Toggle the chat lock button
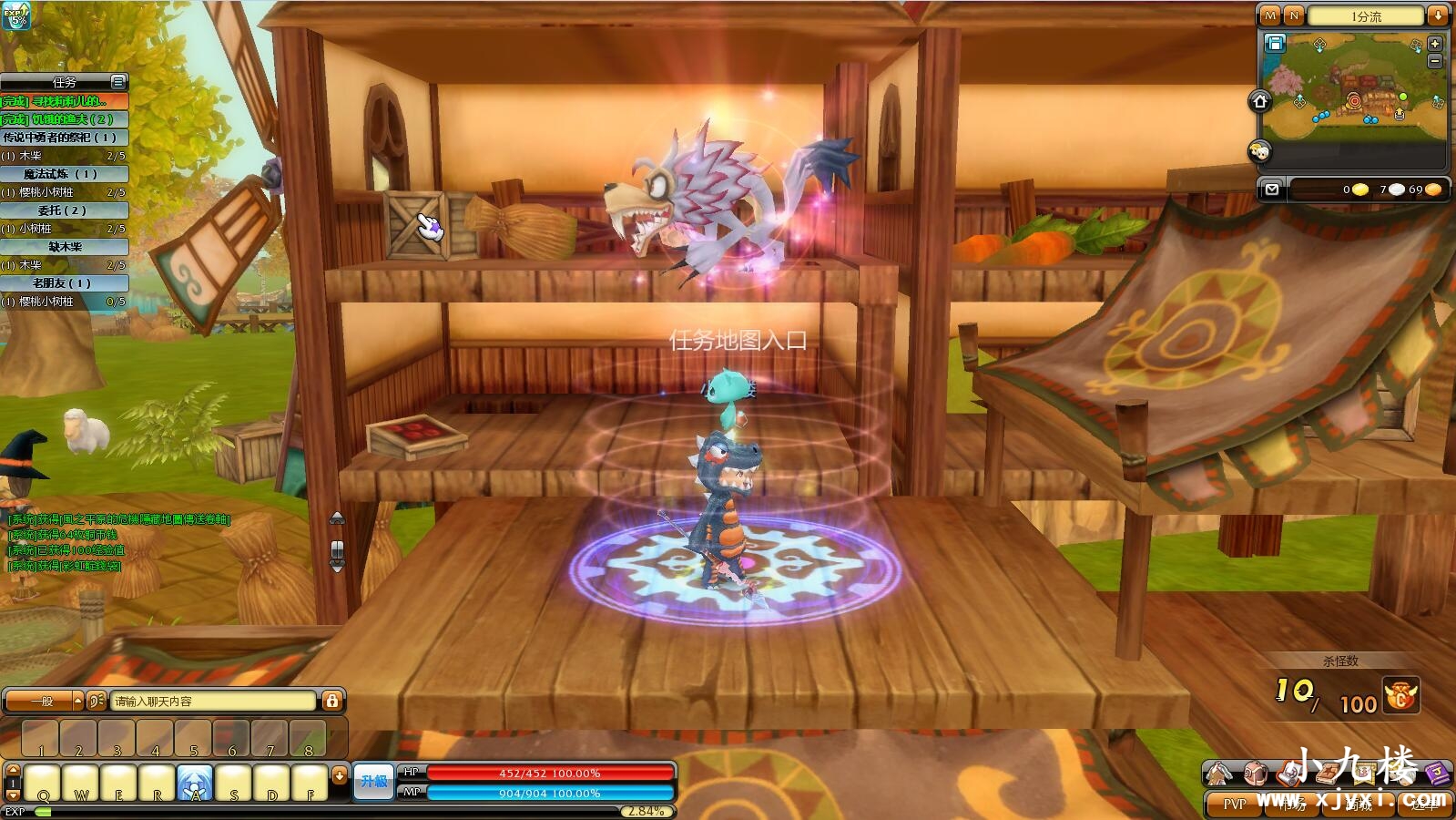 coord(332,701)
